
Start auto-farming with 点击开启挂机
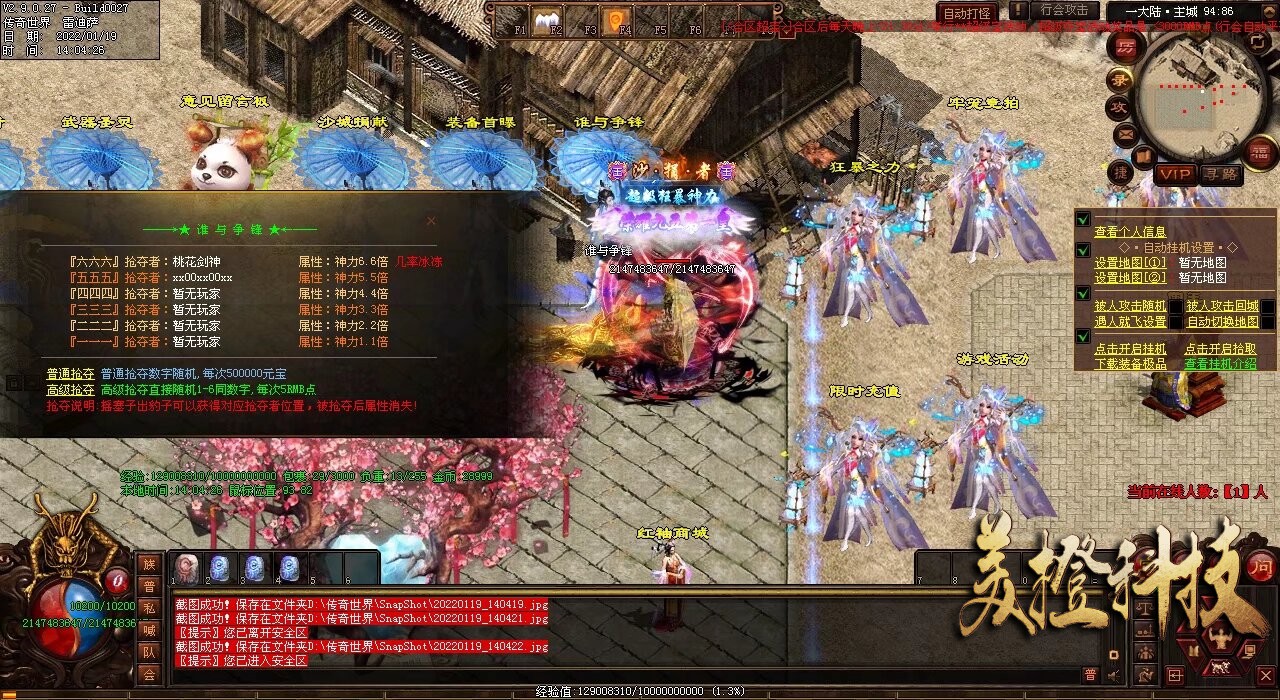point(1130,349)
